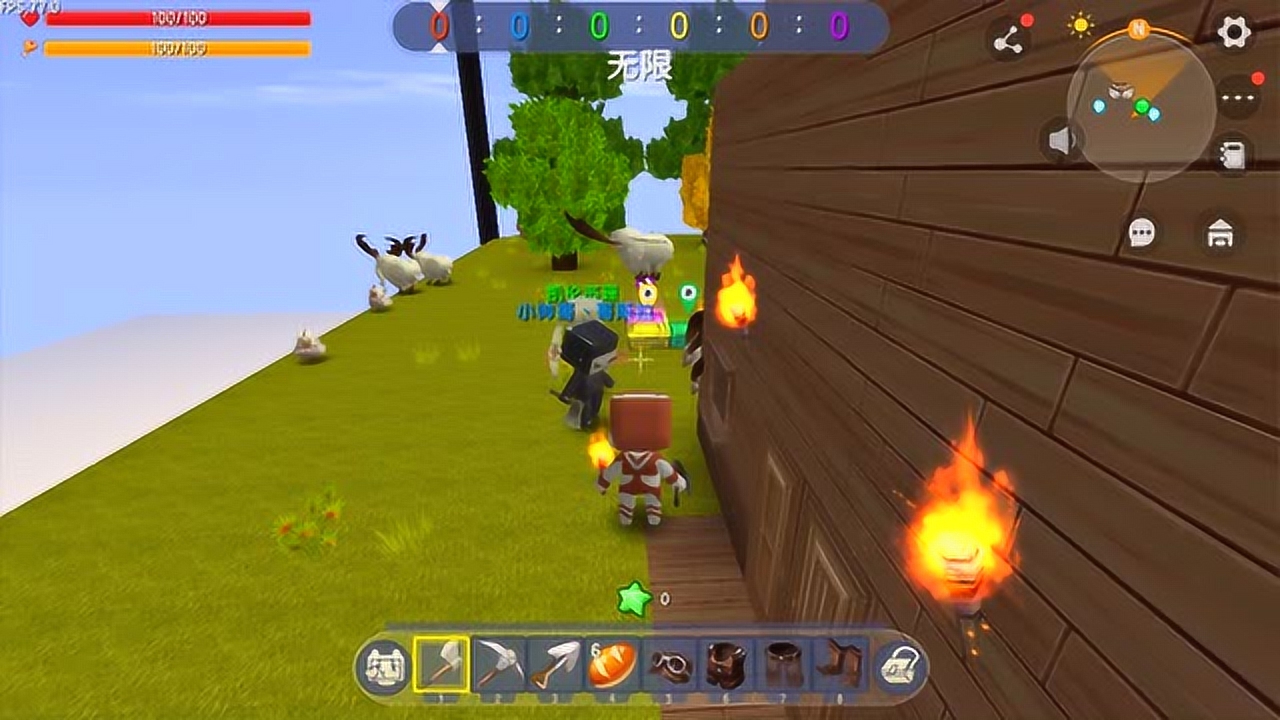Select the leather chestplate slot

[x=725, y=664]
